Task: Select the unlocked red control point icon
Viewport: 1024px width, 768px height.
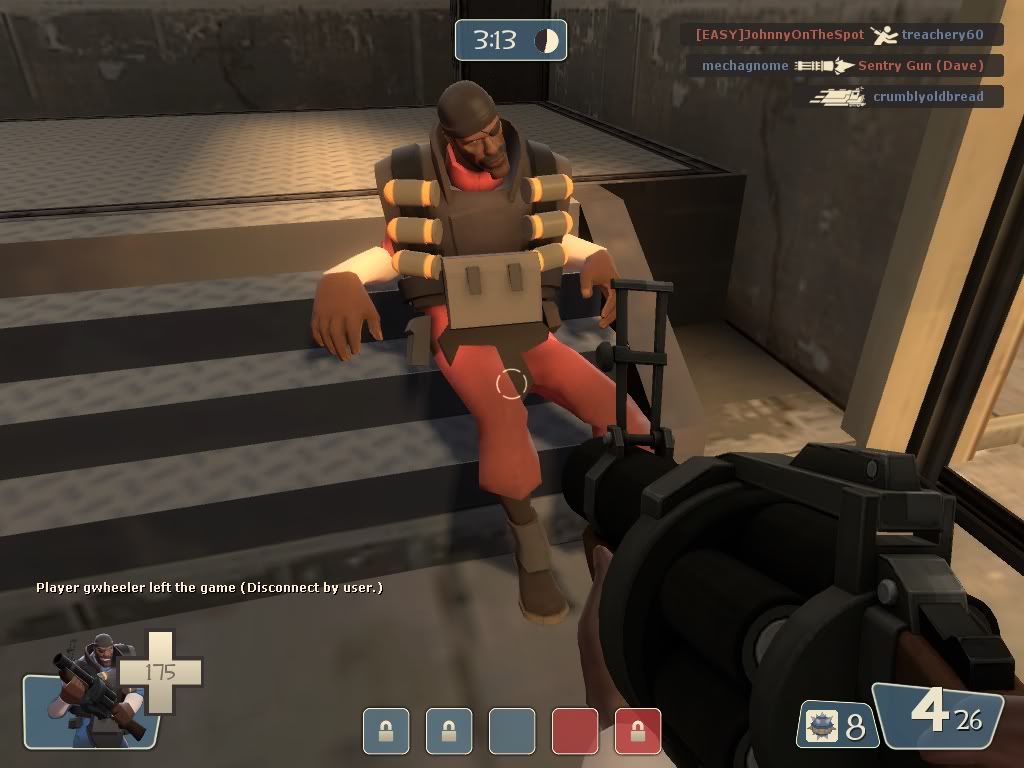Action: click(x=575, y=731)
